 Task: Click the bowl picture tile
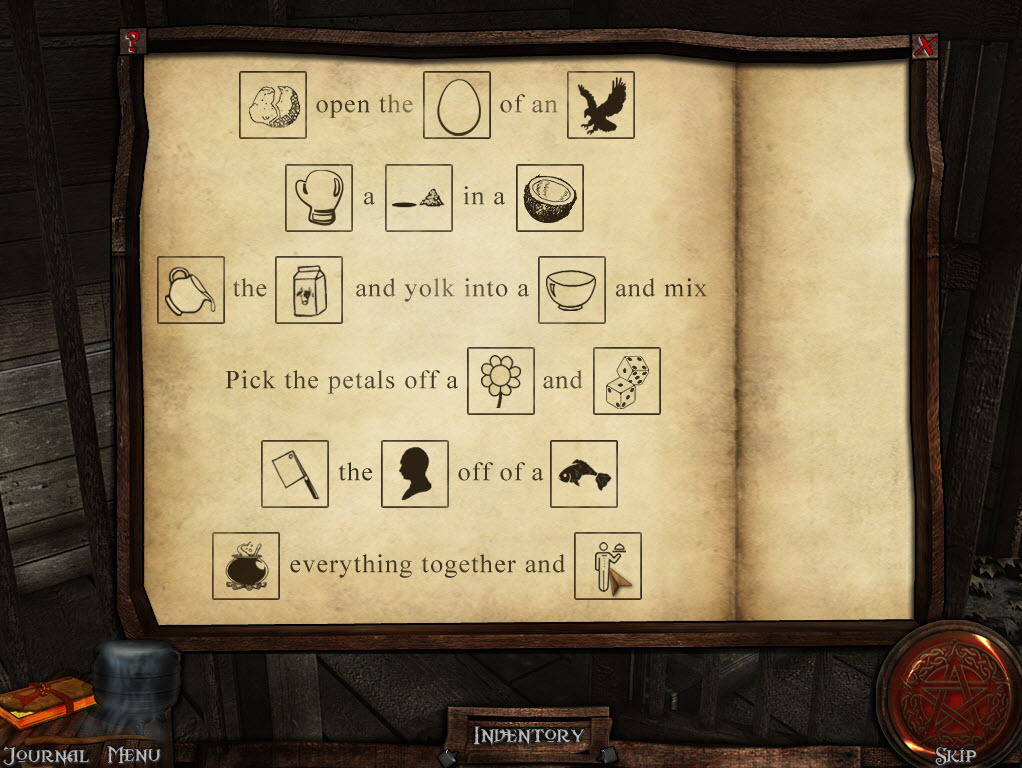[572, 289]
